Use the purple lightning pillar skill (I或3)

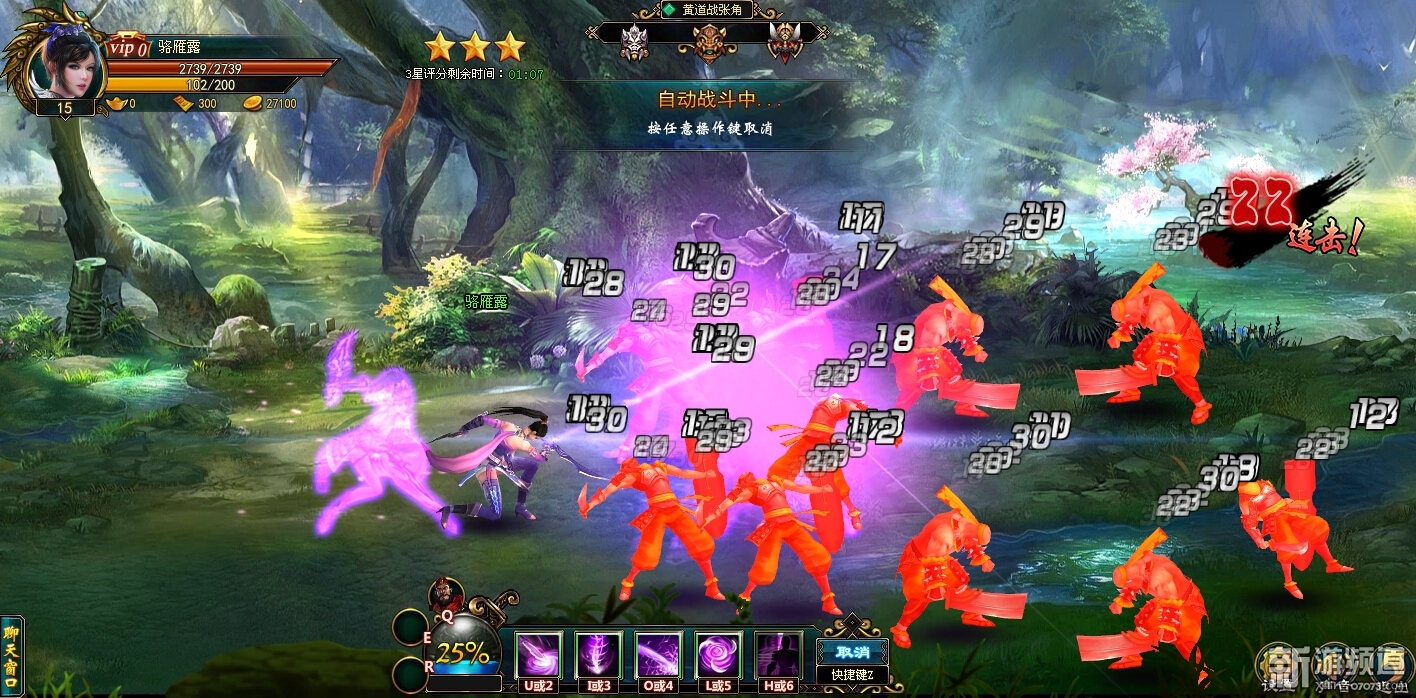point(599,655)
